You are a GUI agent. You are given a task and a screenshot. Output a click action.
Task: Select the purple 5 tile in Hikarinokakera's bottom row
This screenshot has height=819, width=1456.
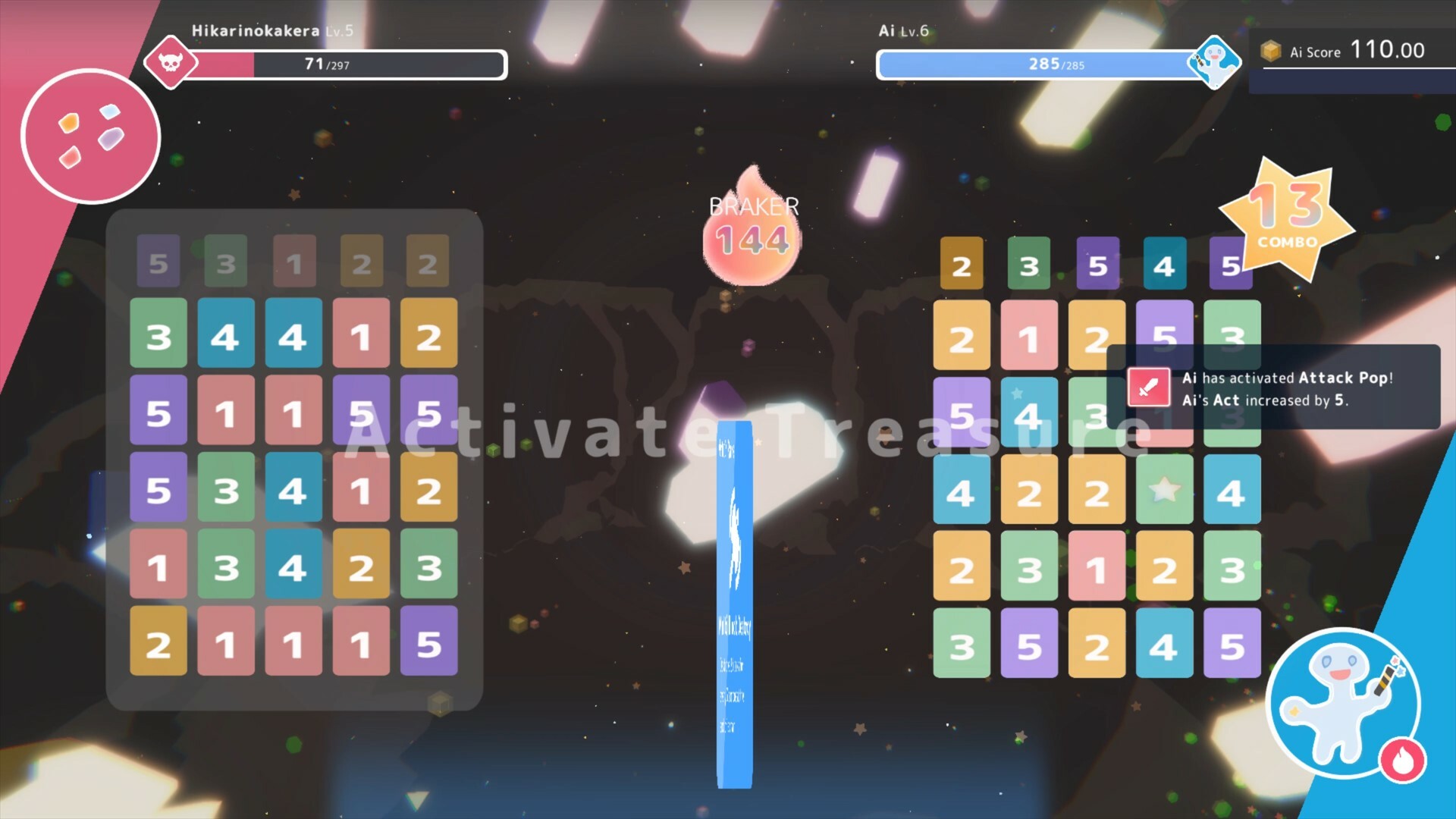click(429, 644)
